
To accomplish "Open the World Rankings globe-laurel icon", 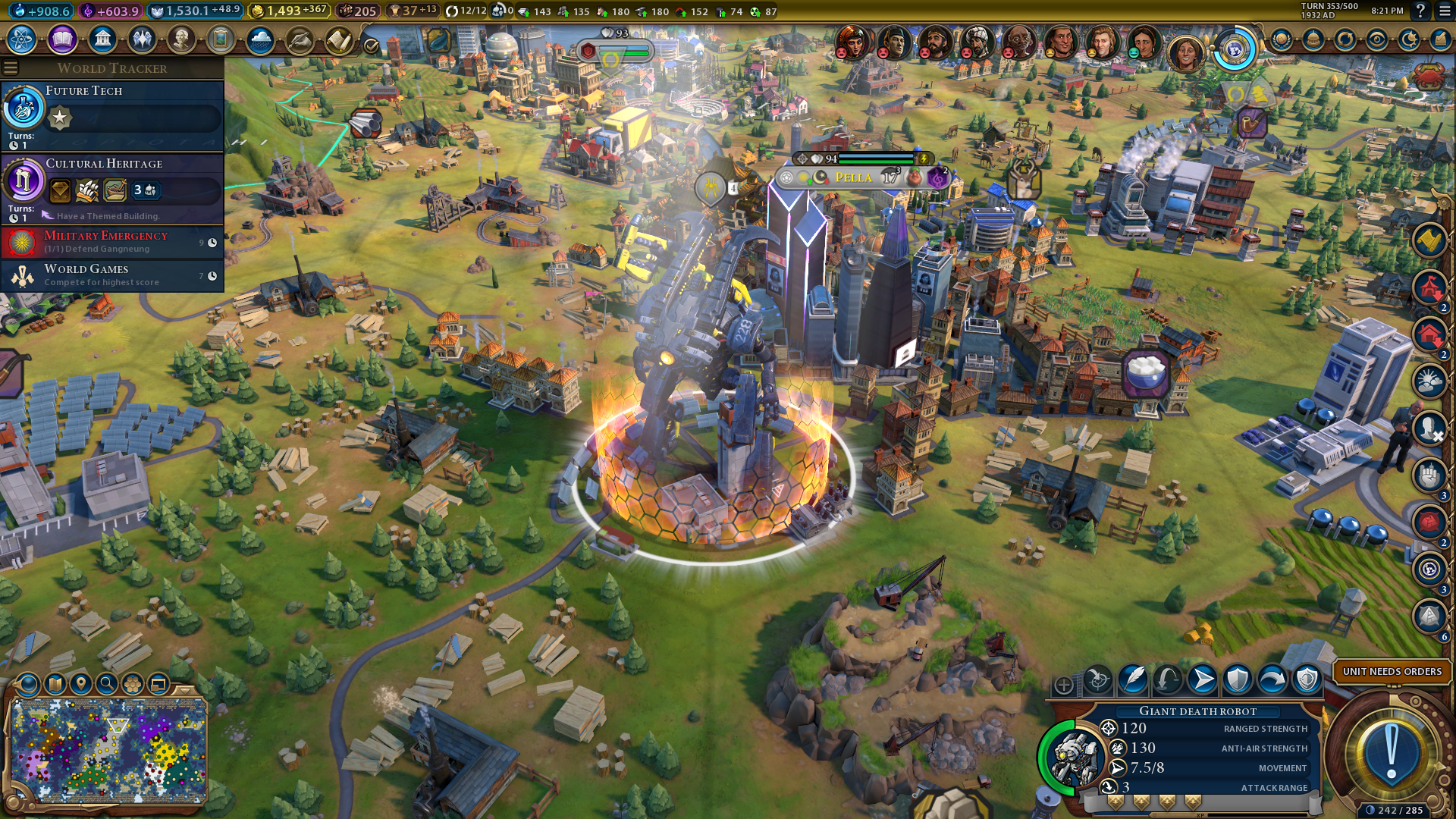I will point(1282,39).
